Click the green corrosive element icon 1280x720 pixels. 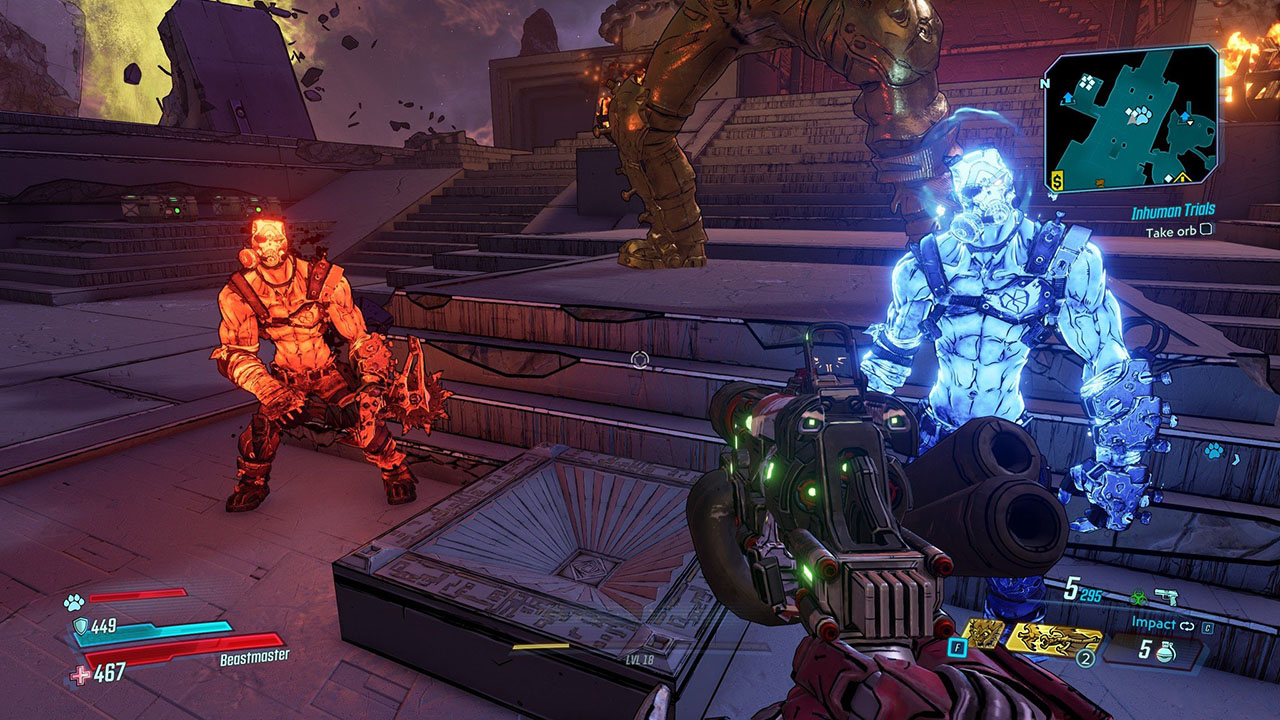(1140, 596)
